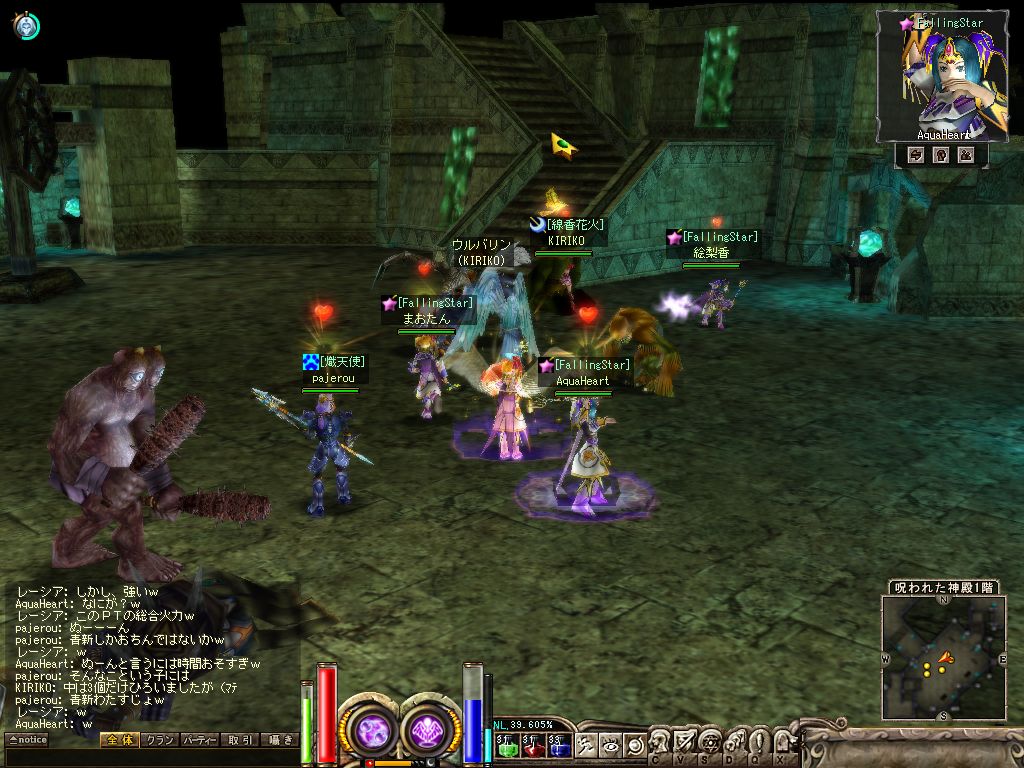
Task: Use the blue mana potion slot
Action: pyautogui.click(x=558, y=745)
